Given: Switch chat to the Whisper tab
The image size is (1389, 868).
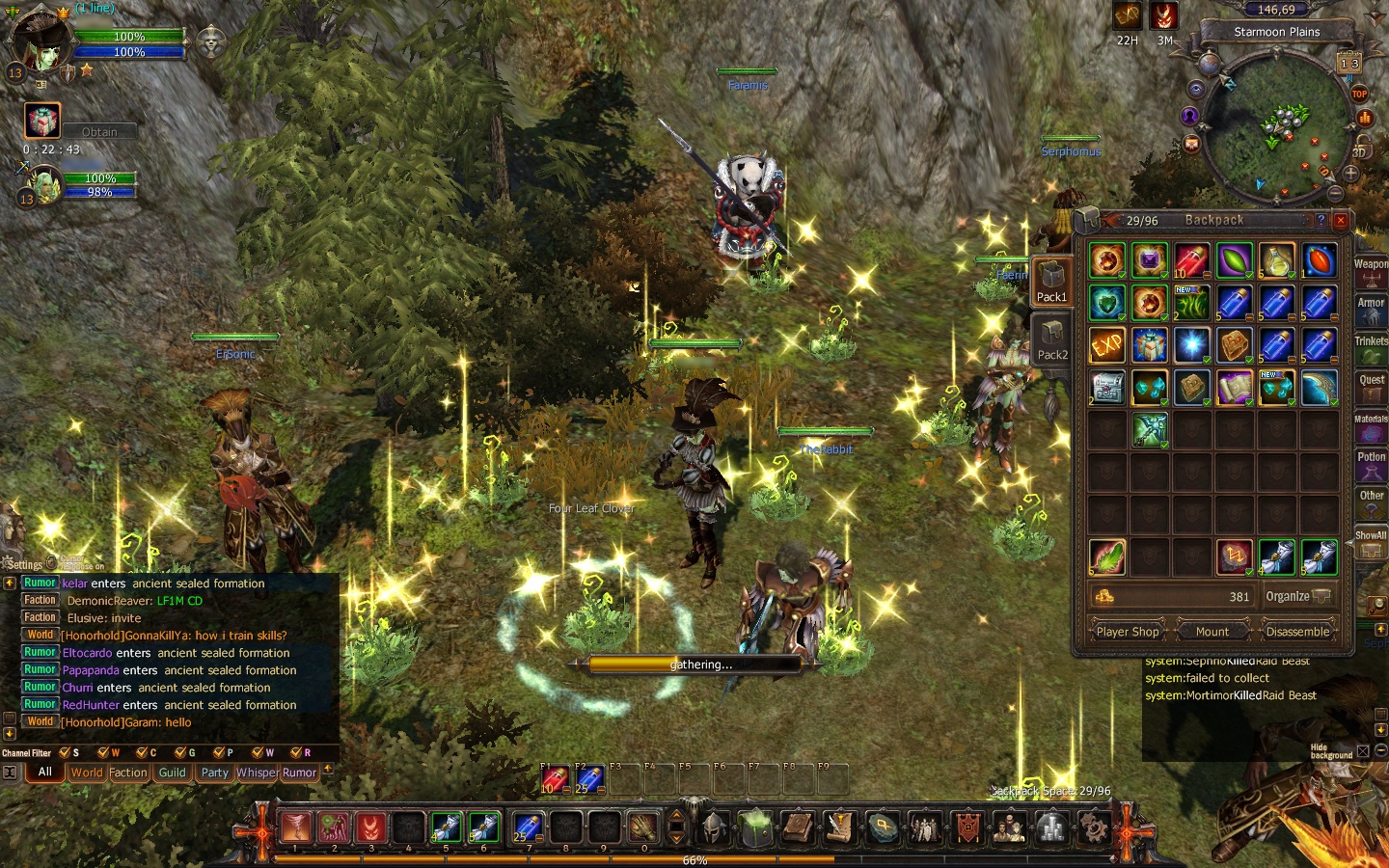Looking at the screenshot, I should 256,773.
